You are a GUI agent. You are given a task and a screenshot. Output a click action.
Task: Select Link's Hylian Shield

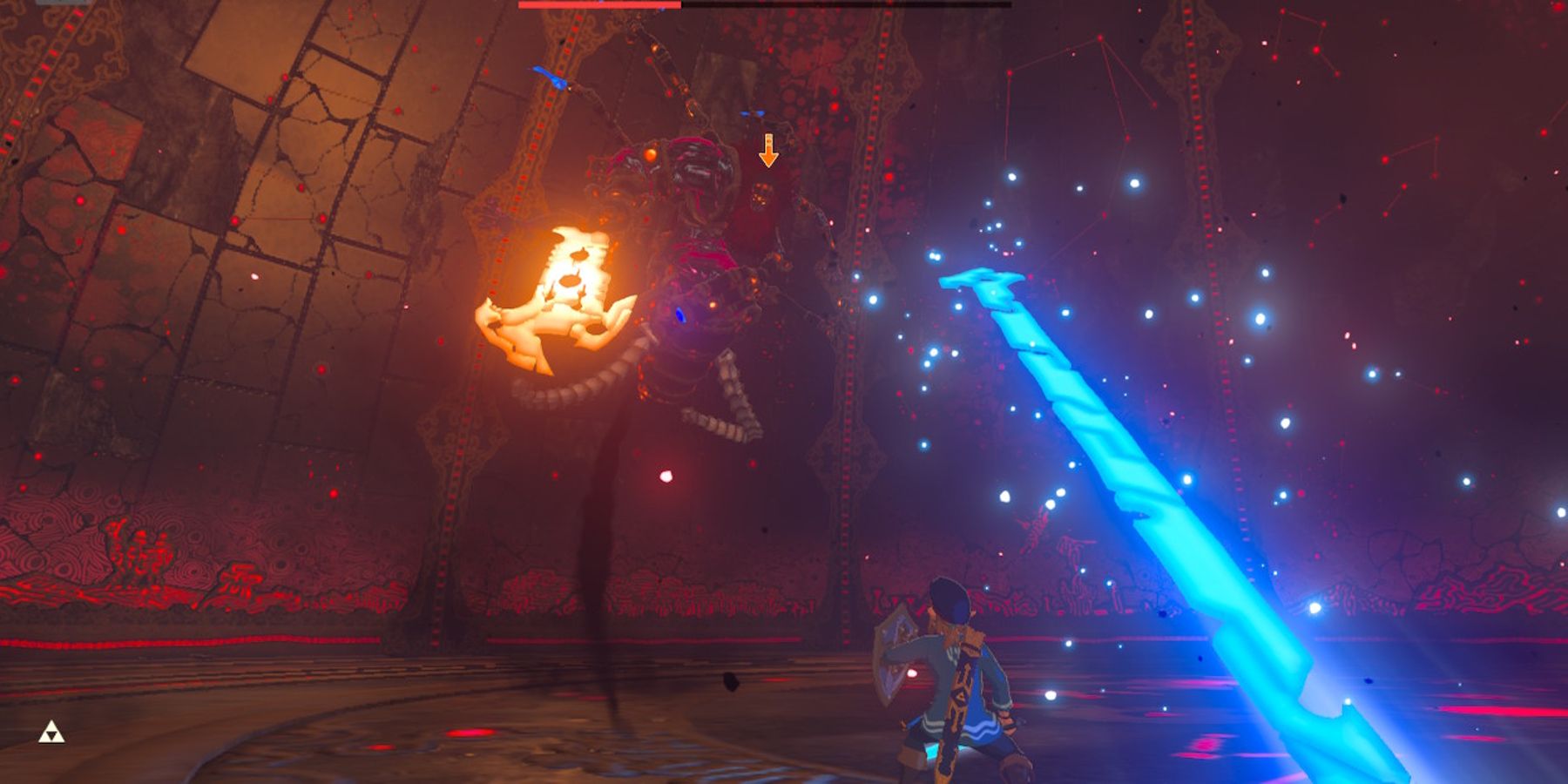[x=895, y=658]
